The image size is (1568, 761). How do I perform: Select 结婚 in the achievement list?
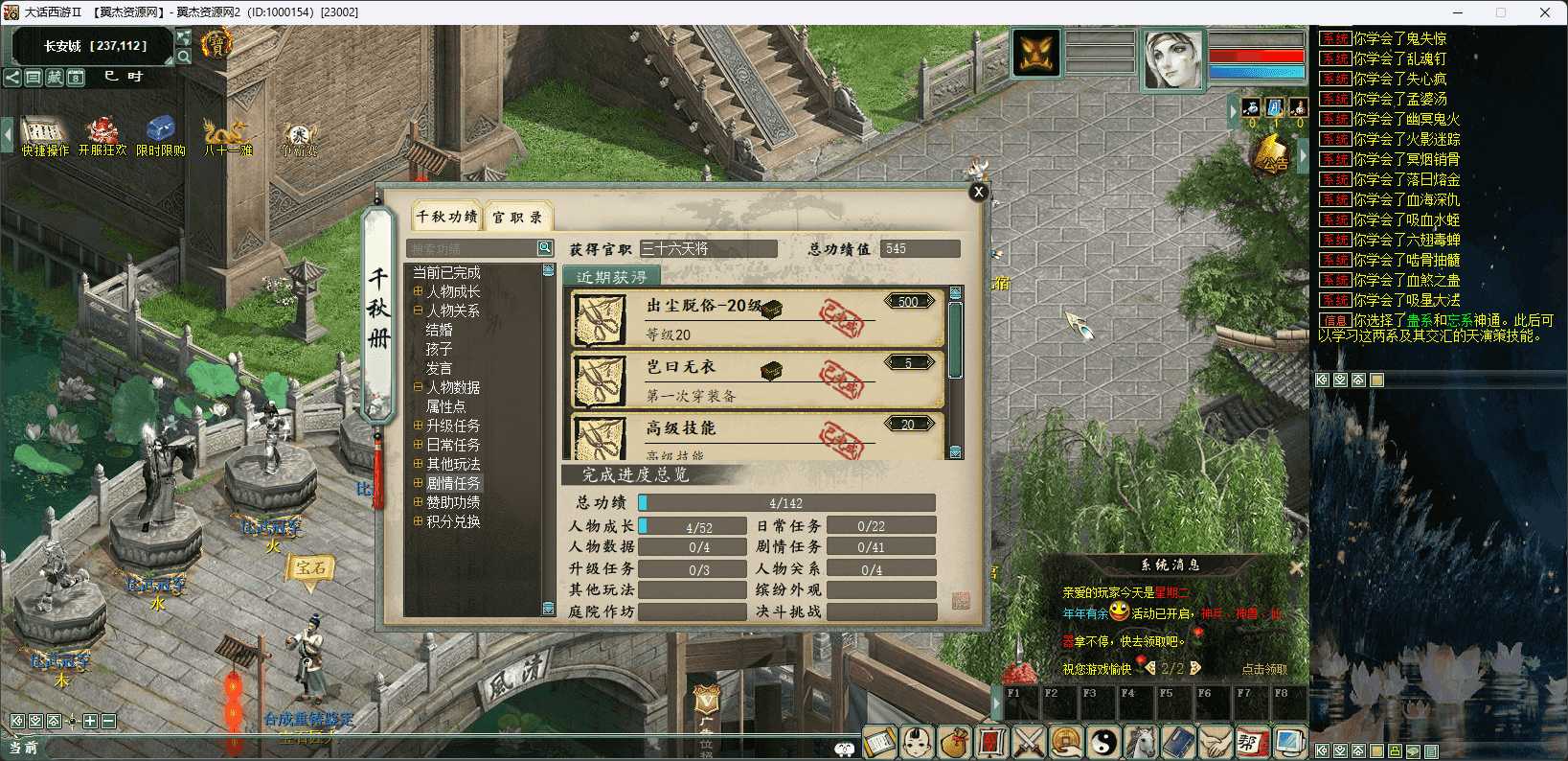coord(440,330)
